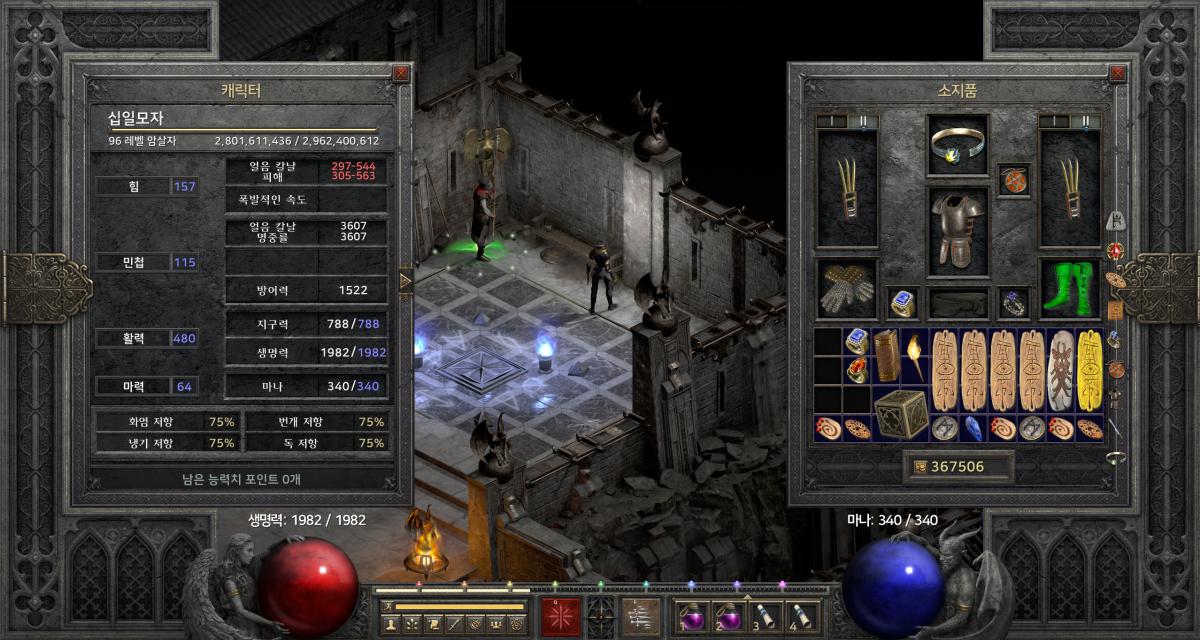Pick up the brown tome in inventory
Image resolution: width=1200 pixels, height=640 pixels.
[886, 356]
